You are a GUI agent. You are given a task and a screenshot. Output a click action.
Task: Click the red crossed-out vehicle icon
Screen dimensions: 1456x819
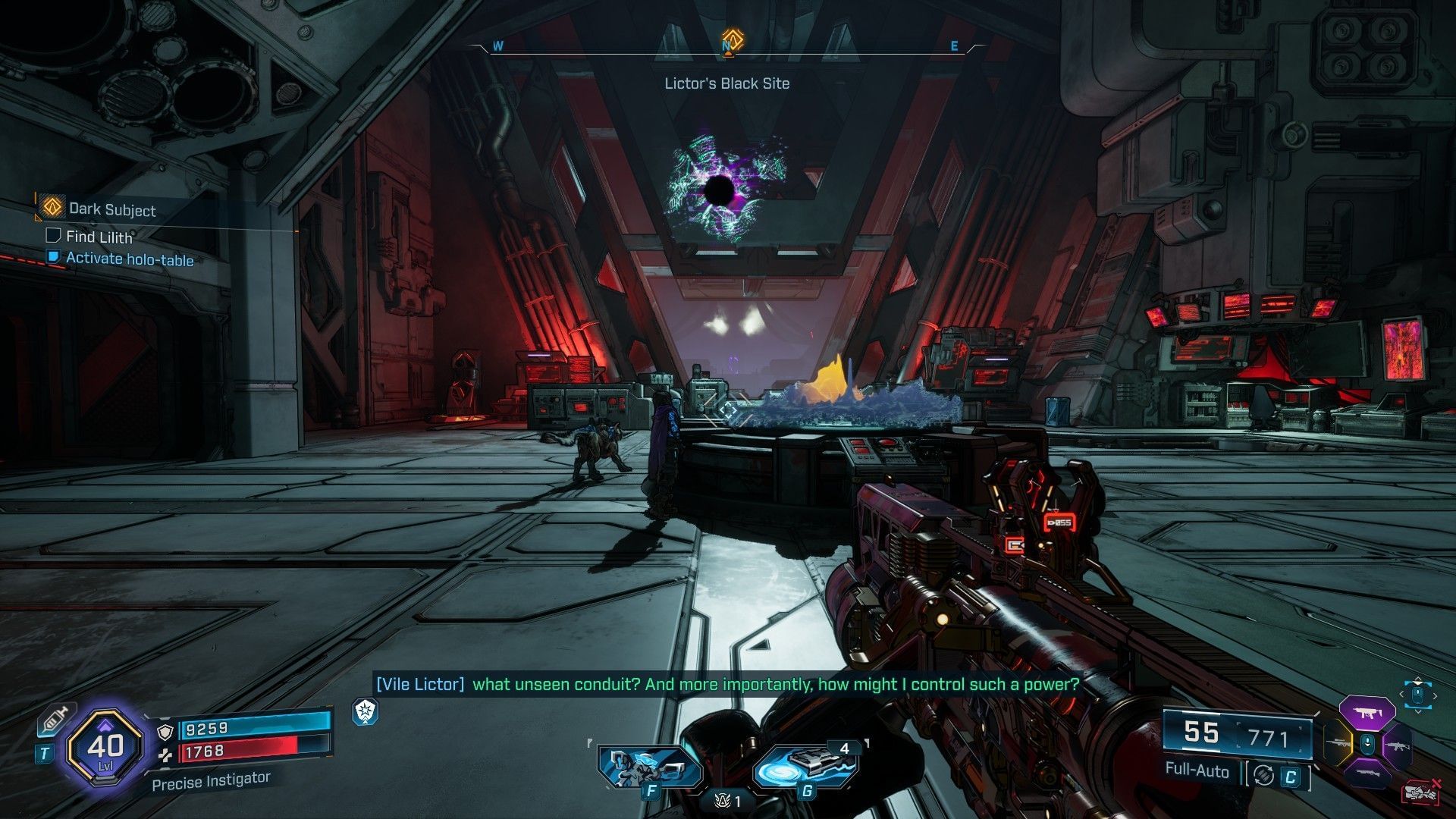[1420, 792]
